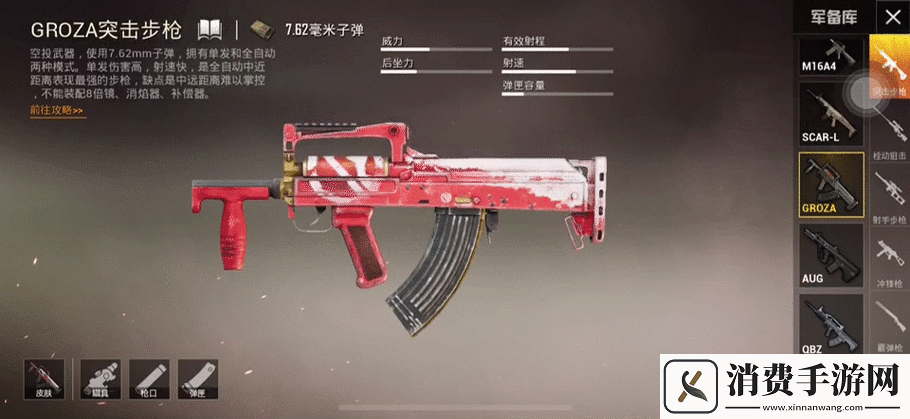Open the book icon beside the weapon name
This screenshot has width=910, height=419.
[209, 28]
